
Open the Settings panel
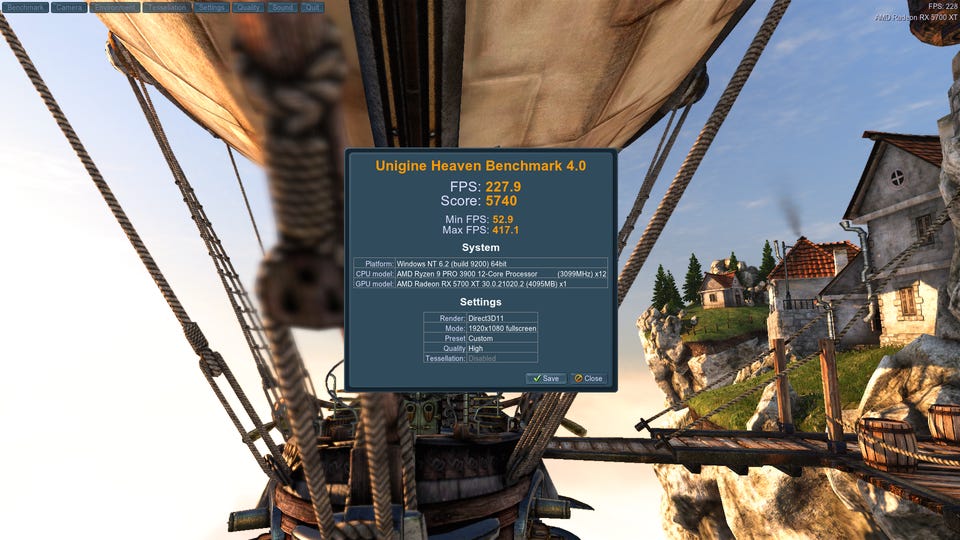pos(211,7)
